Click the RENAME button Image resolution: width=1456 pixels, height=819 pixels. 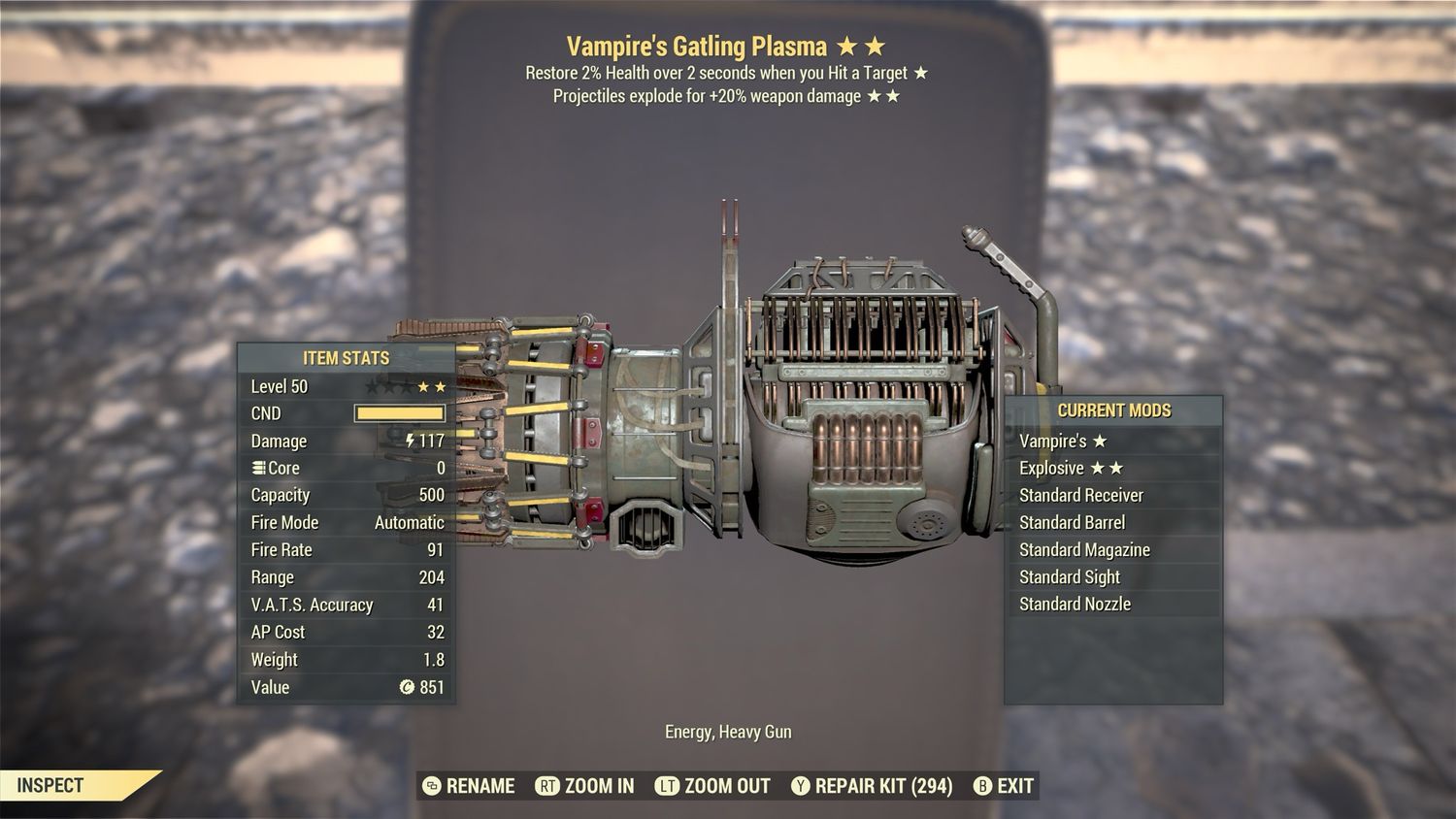pos(470,786)
